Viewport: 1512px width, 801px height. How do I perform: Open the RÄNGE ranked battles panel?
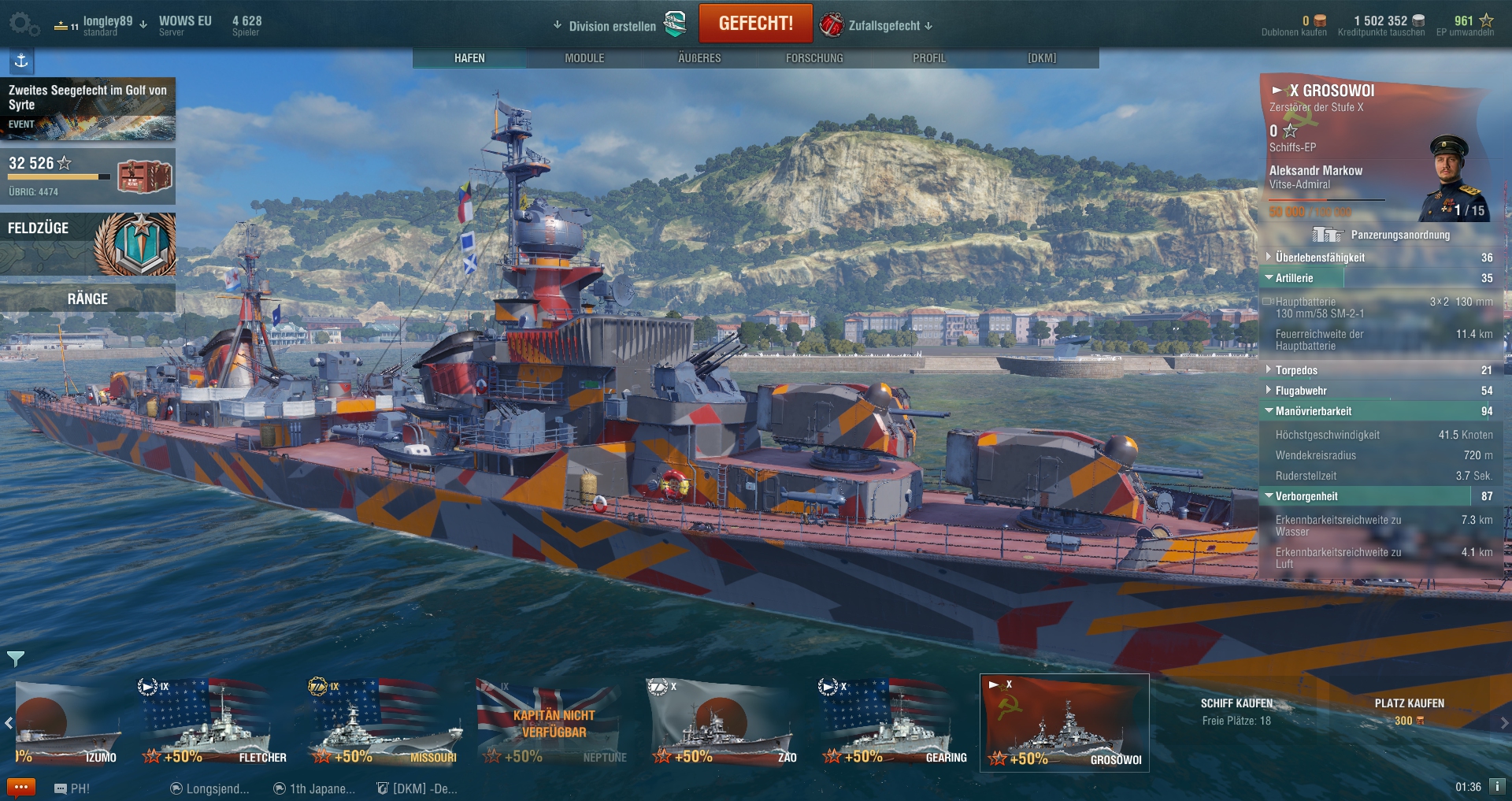click(87, 299)
